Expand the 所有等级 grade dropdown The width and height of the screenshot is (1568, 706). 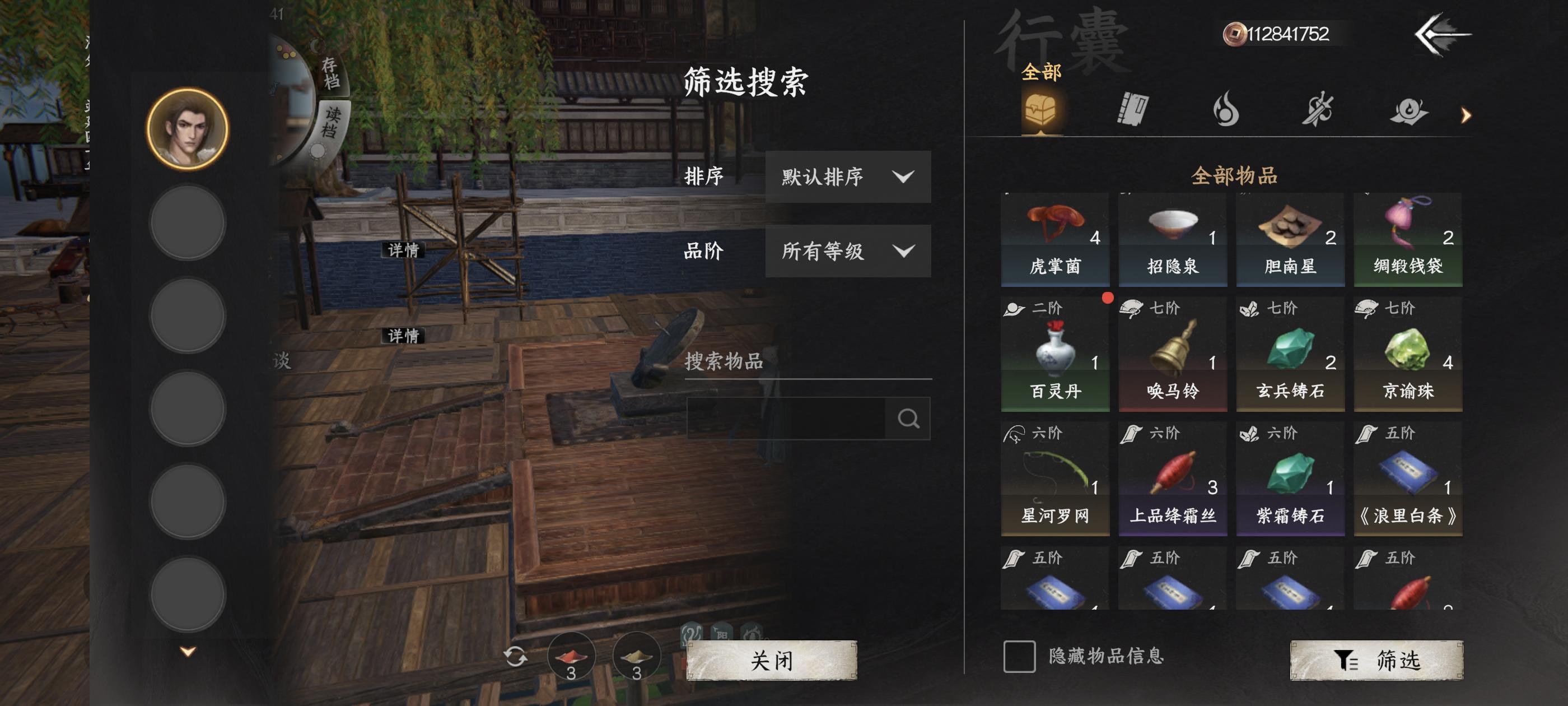point(848,252)
